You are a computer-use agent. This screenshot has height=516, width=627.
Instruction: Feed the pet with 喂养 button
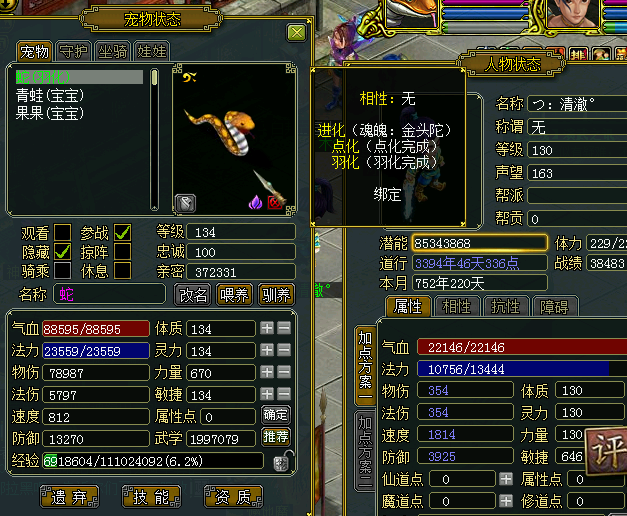click(234, 294)
